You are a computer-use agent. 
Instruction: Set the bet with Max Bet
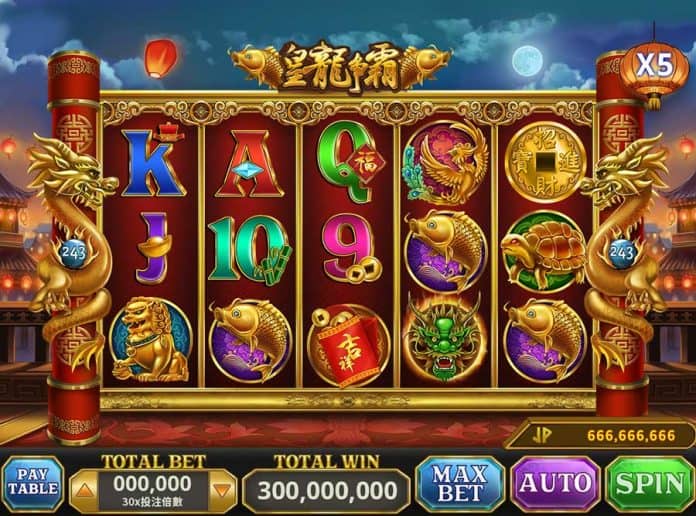click(x=459, y=486)
